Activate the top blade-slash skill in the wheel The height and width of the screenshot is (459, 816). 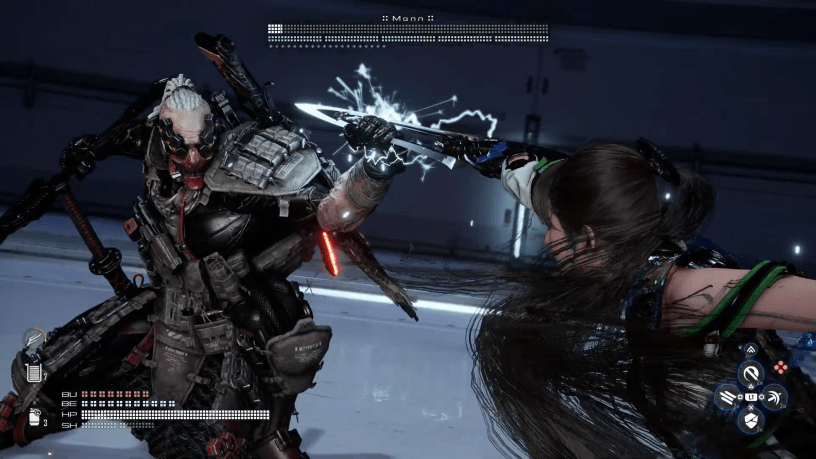click(751, 374)
